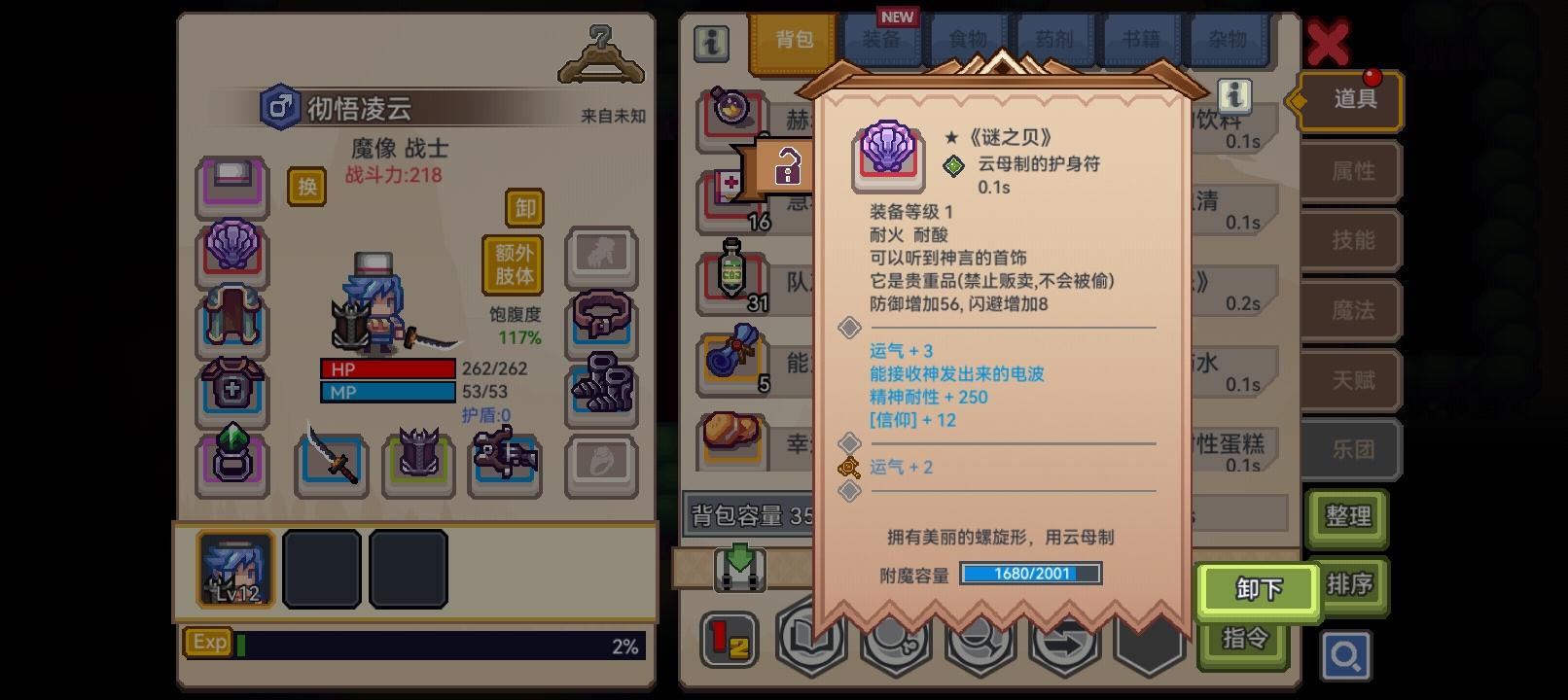This screenshot has width=1568, height=700.
Task: Toggle the unlock padlock icon on the slot
Action: coord(789,165)
